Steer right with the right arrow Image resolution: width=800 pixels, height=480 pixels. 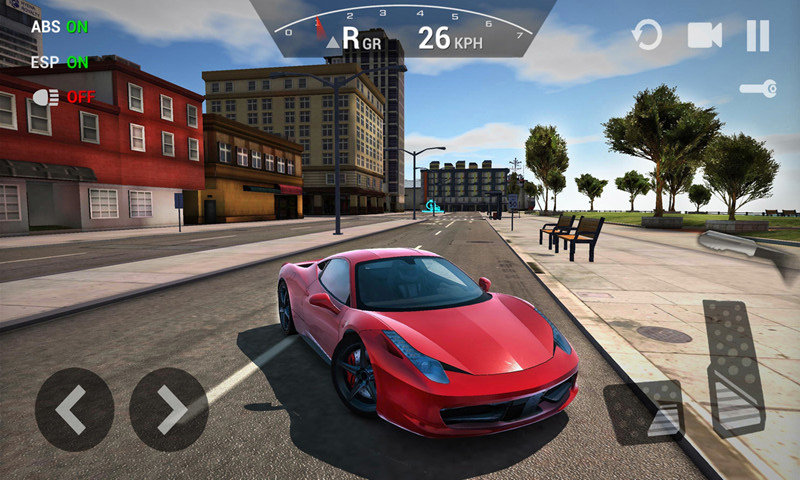pos(169,409)
